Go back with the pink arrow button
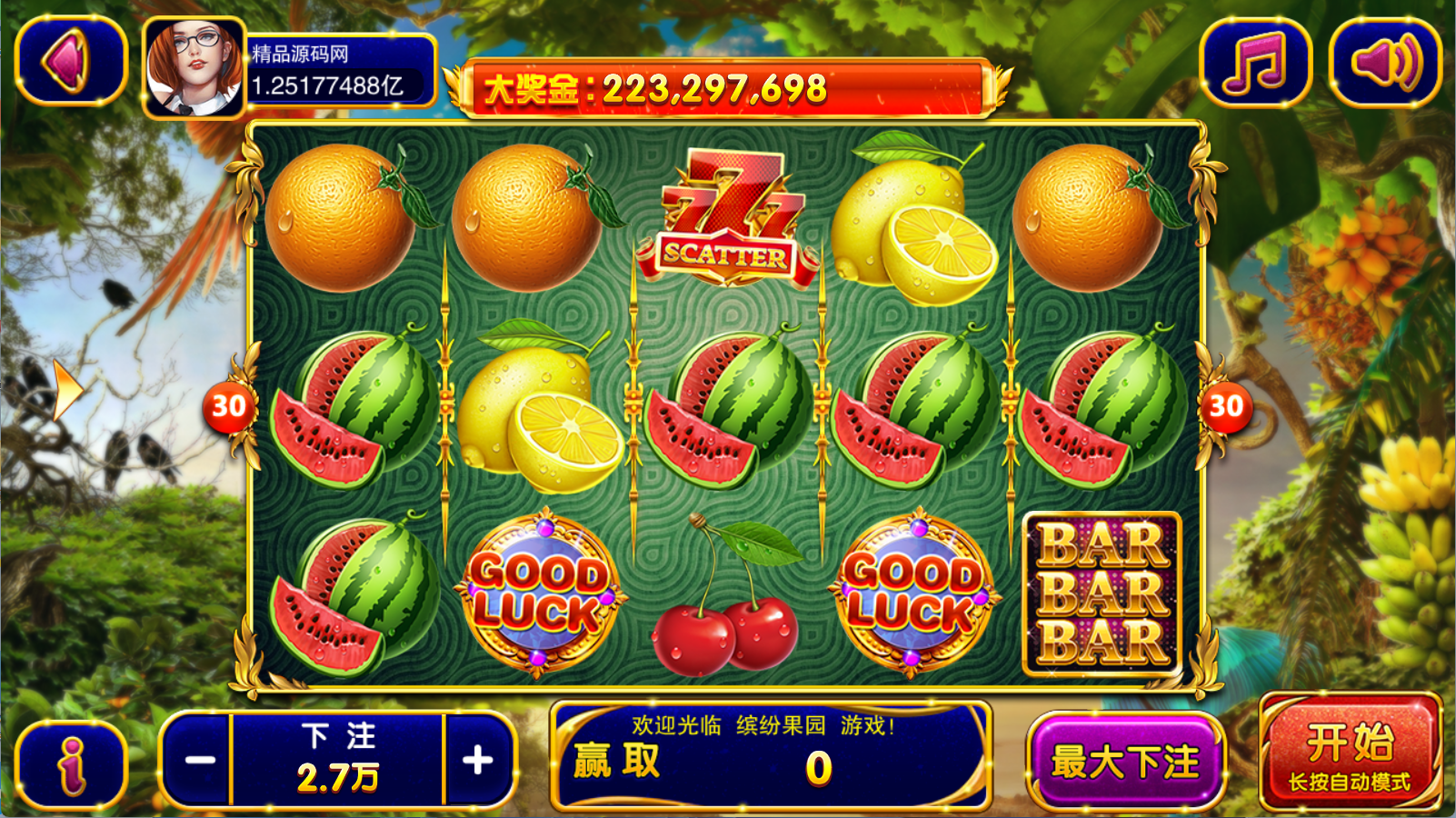This screenshot has width=1456, height=818. [70, 61]
